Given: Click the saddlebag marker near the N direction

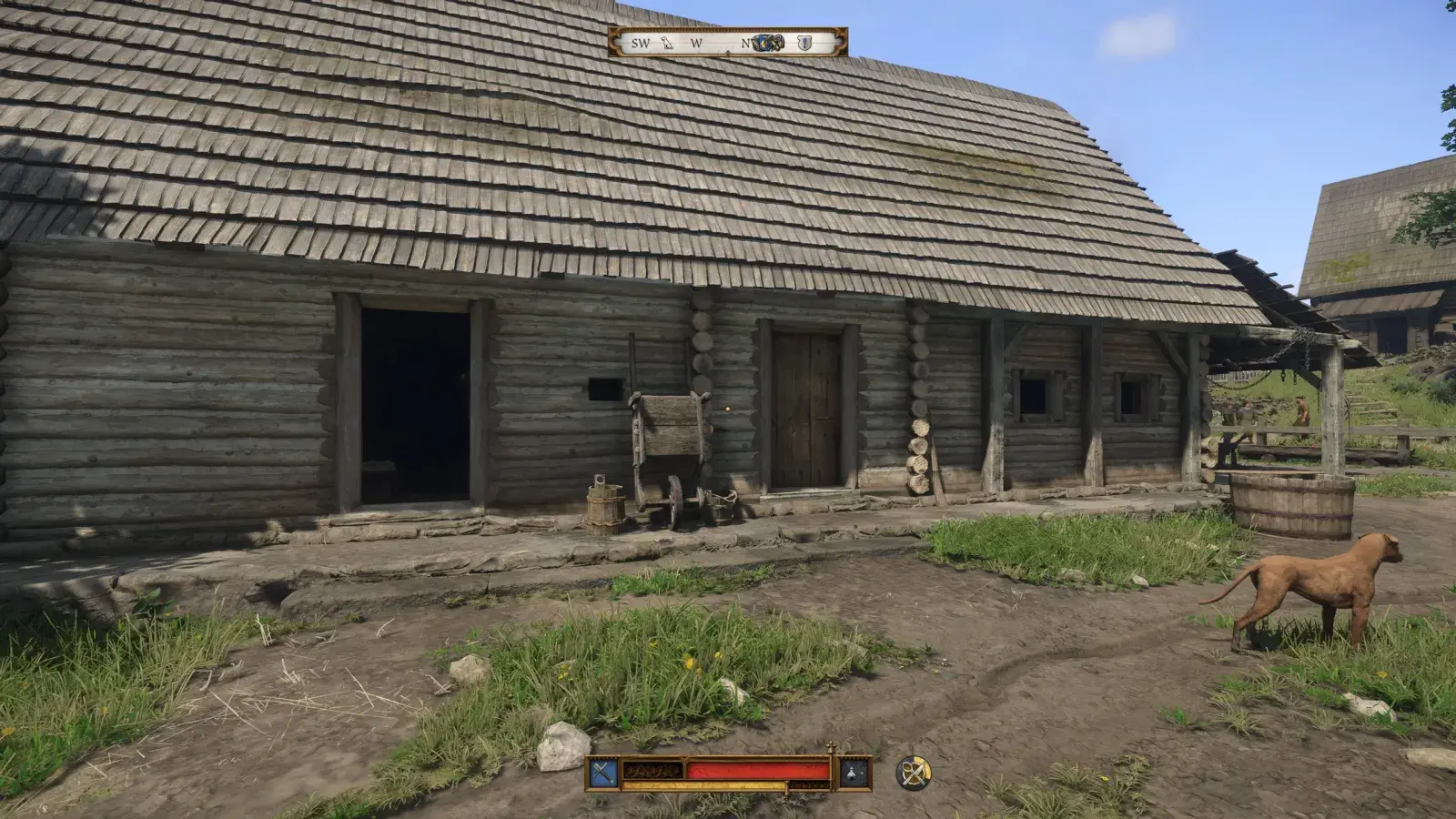Looking at the screenshot, I should [778, 42].
